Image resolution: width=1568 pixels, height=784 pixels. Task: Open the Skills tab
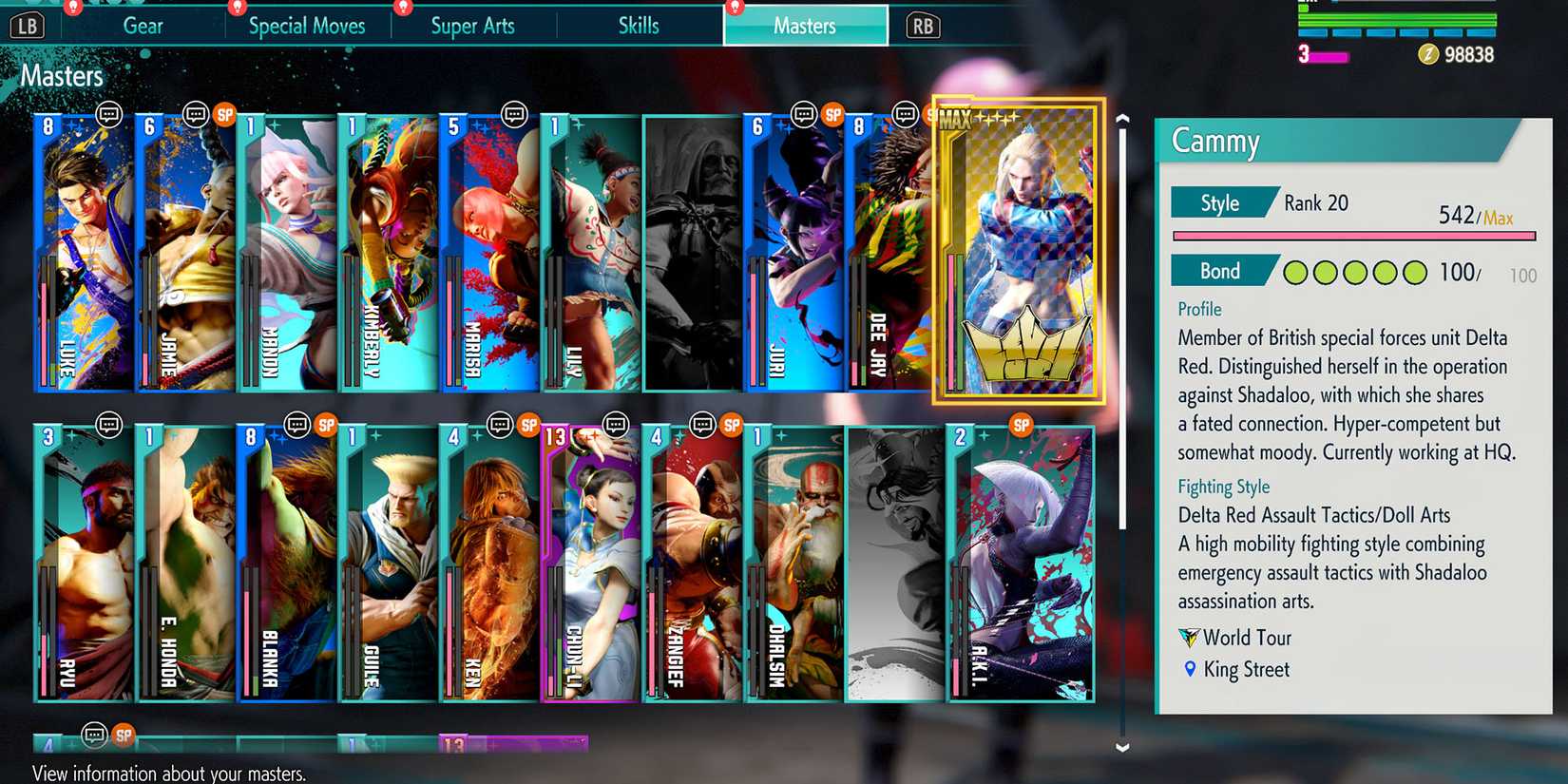[638, 26]
